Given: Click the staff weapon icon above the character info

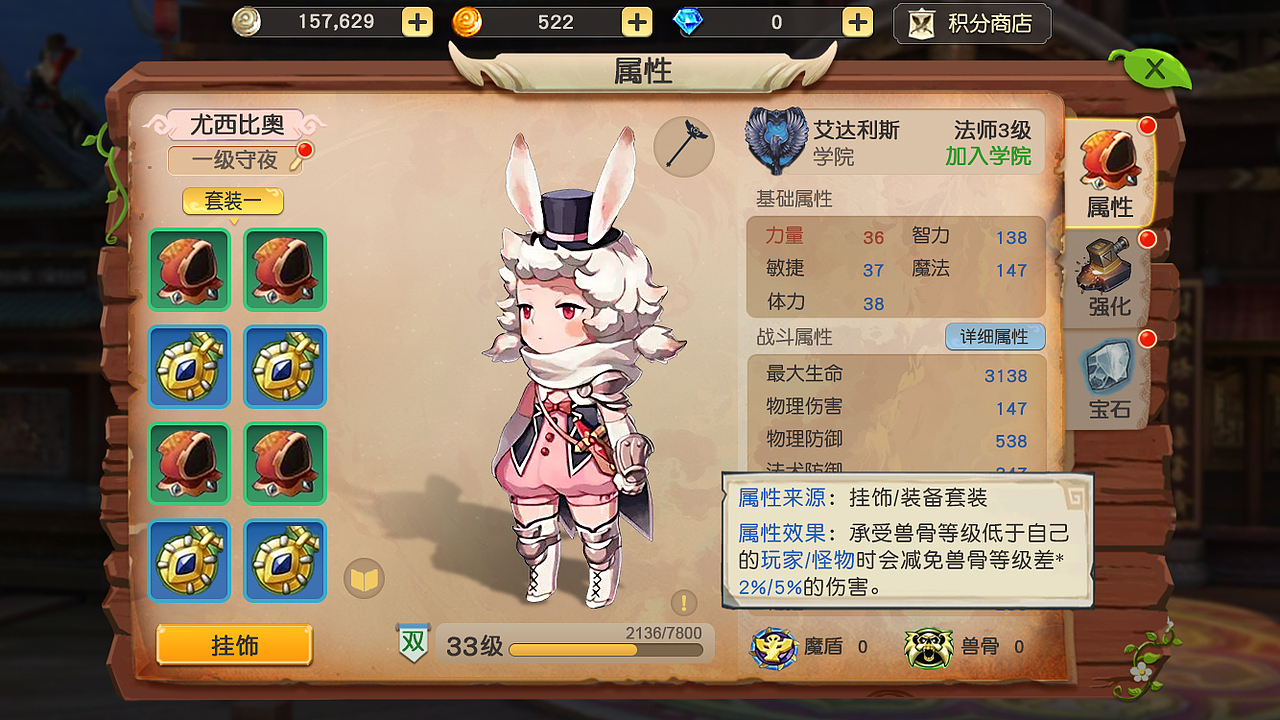Looking at the screenshot, I should [x=683, y=146].
